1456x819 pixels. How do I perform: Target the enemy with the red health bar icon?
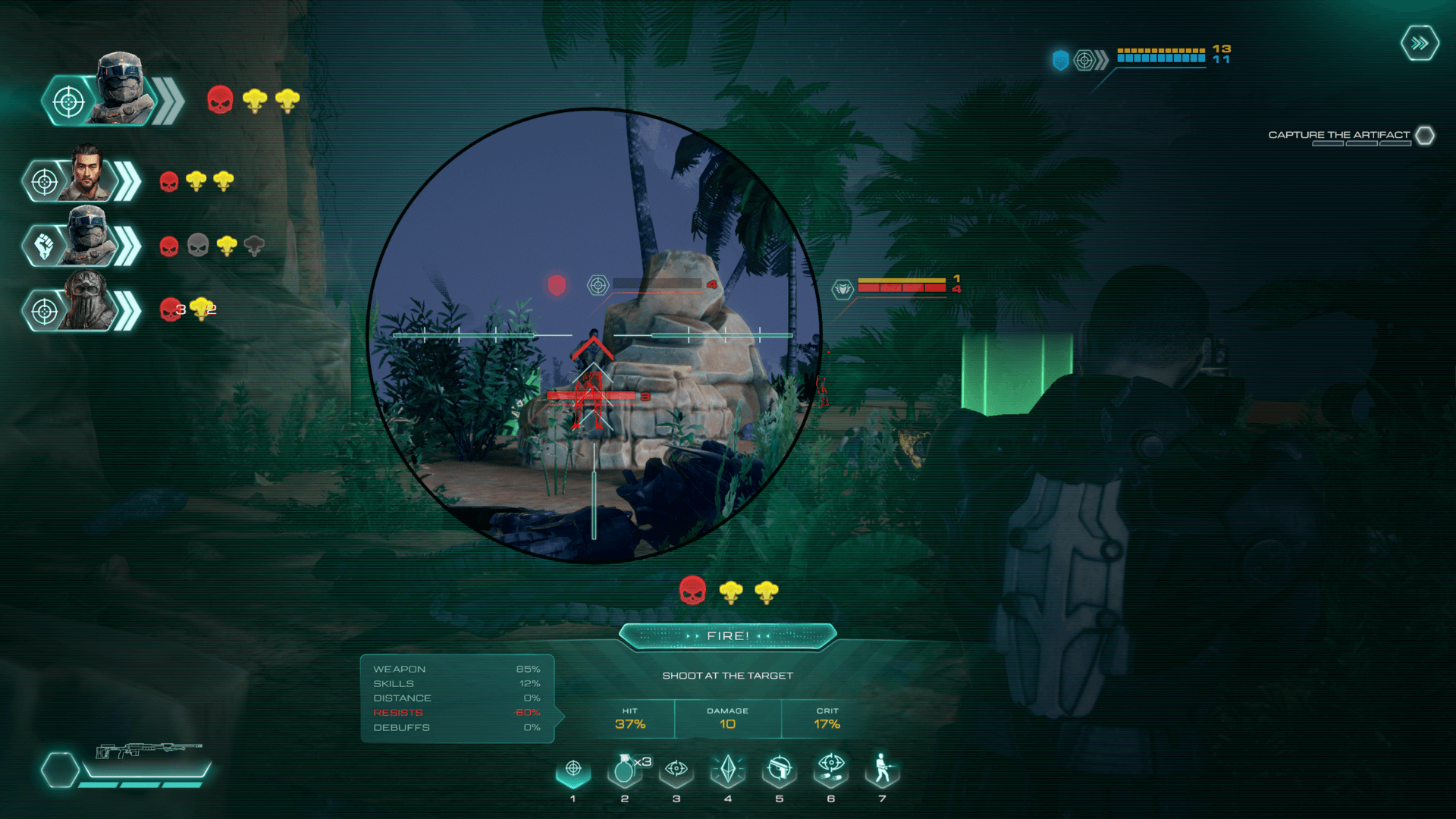coord(843,289)
